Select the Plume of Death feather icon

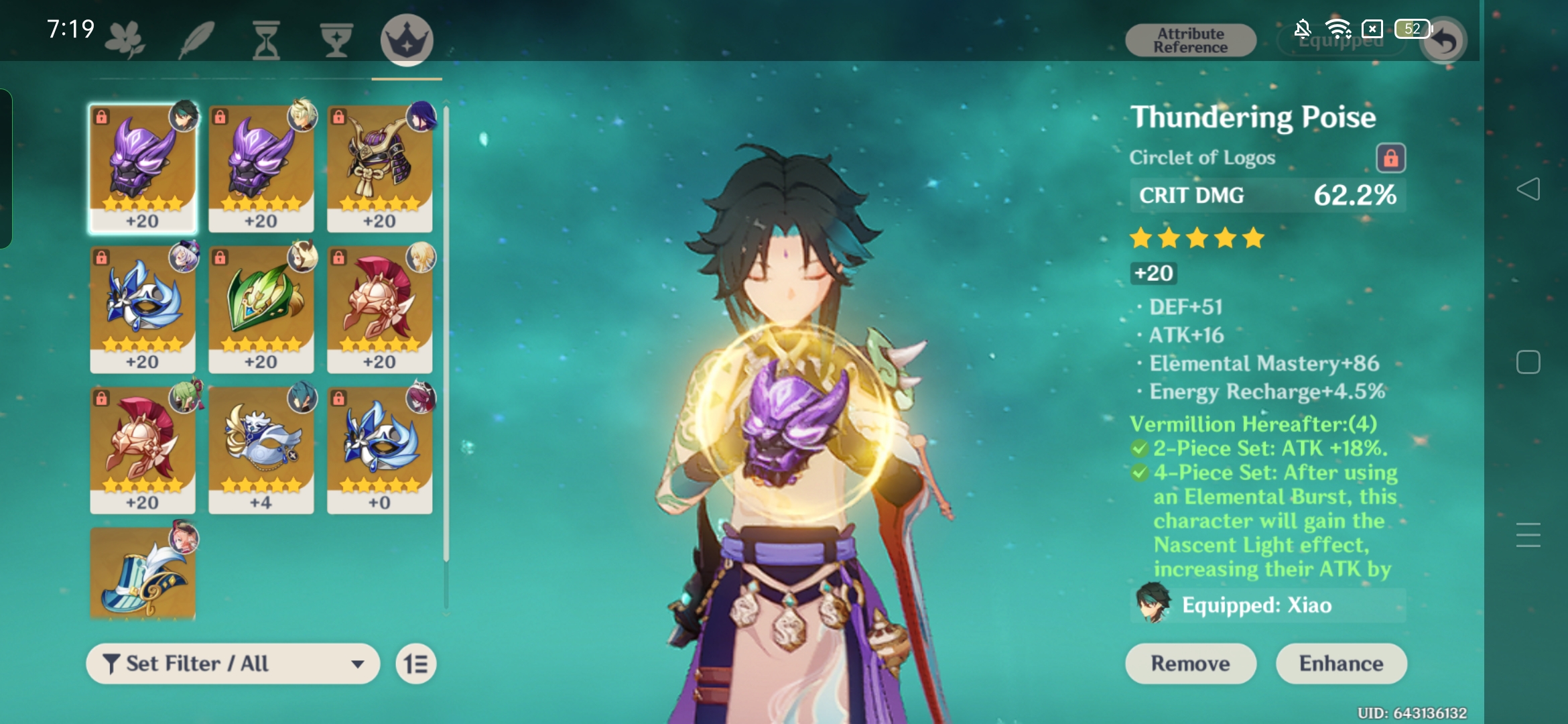click(x=196, y=38)
